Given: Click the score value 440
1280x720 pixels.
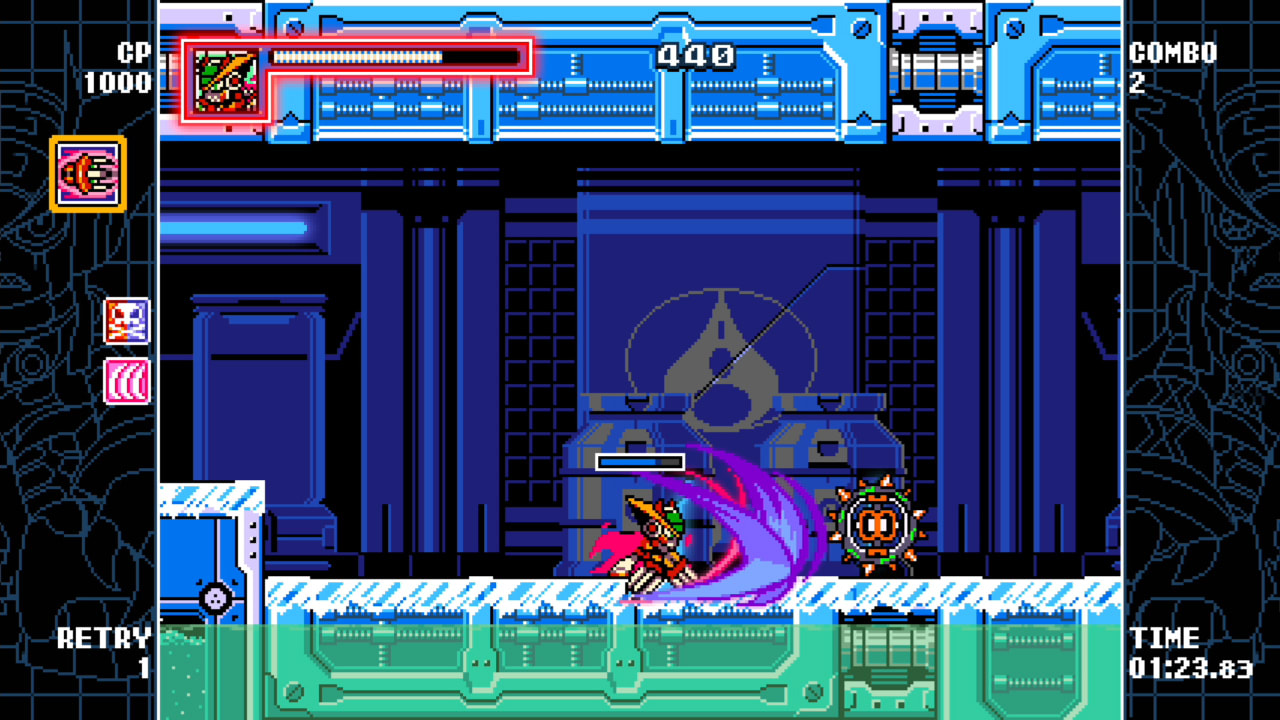Looking at the screenshot, I should 697,55.
